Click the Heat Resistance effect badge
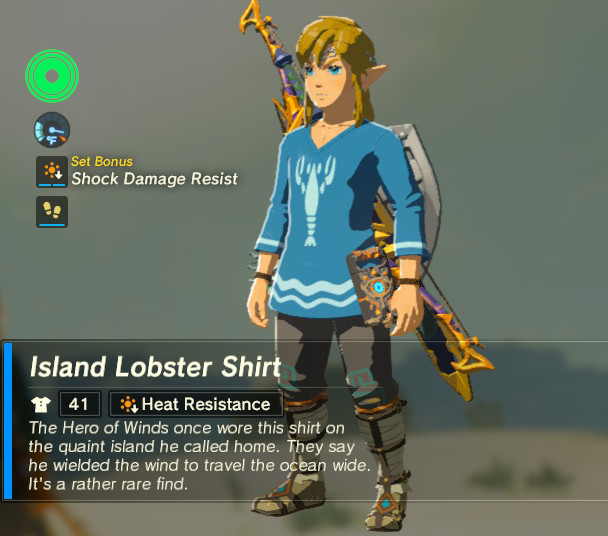The height and width of the screenshot is (536, 608). coord(195,404)
